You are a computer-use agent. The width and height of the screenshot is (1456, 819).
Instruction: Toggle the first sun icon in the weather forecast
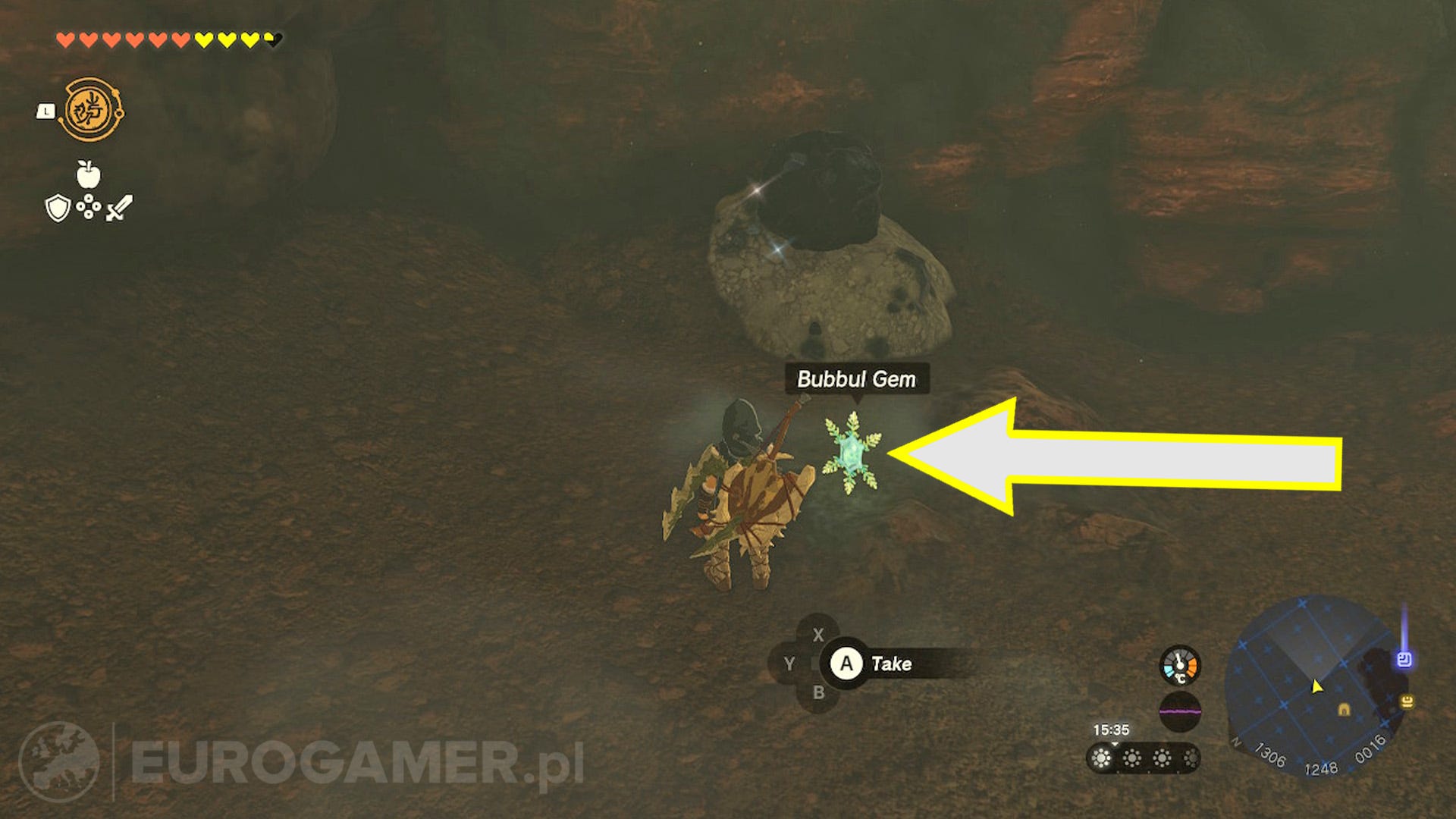pyautogui.click(x=1100, y=758)
